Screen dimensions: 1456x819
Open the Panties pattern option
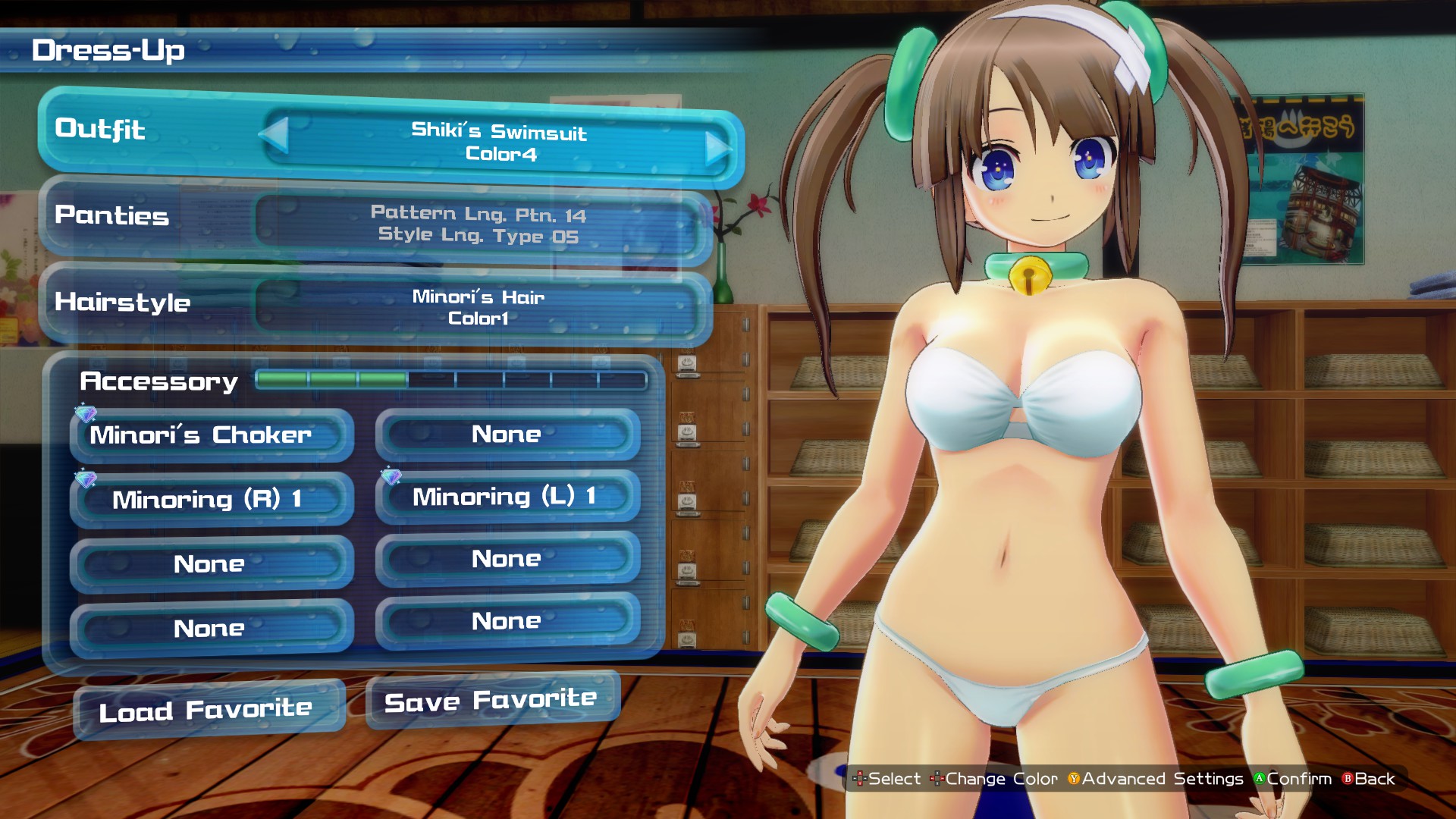click(478, 224)
